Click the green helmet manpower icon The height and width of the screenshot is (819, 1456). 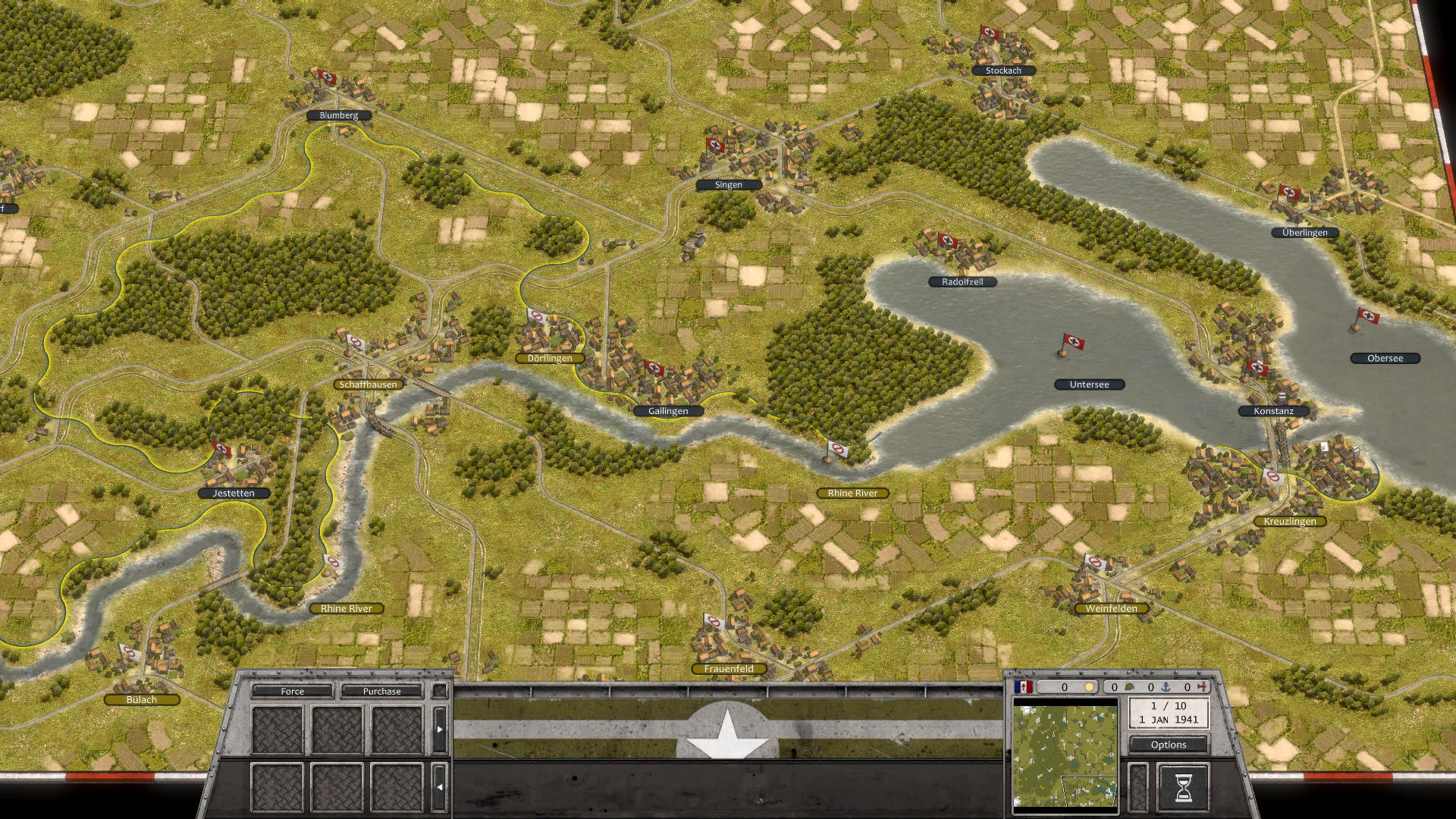(1129, 686)
